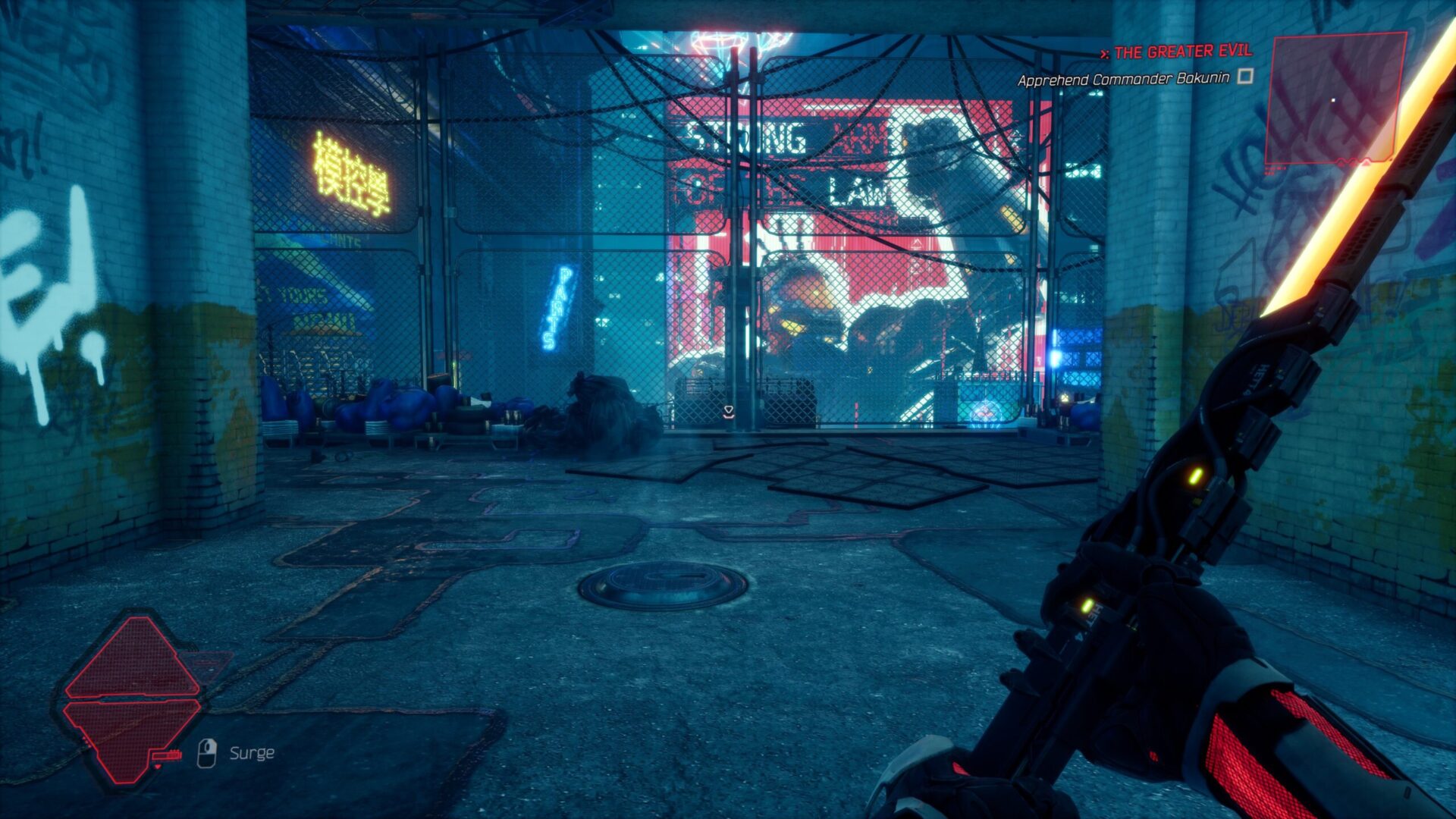This screenshot has width=1456, height=819.
Task: Click the Apprehend Commander Bakunin objective text
Action: (x=1125, y=78)
